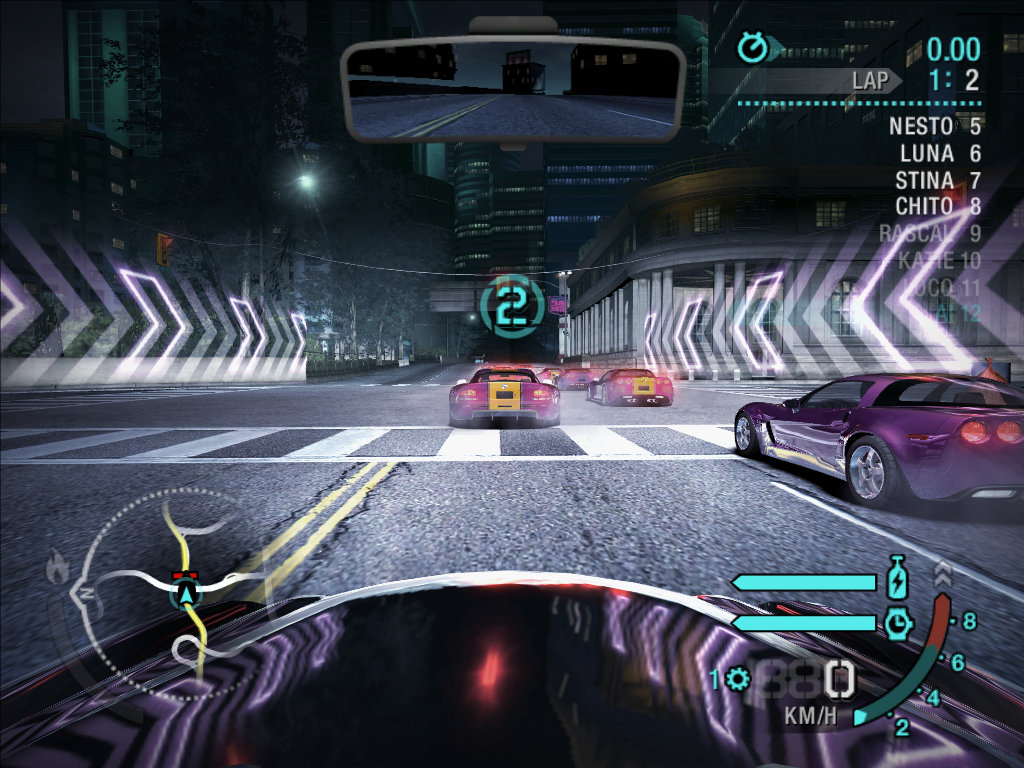Click the race timer stopwatch icon
The width and height of the screenshot is (1024, 768).
tap(752, 46)
